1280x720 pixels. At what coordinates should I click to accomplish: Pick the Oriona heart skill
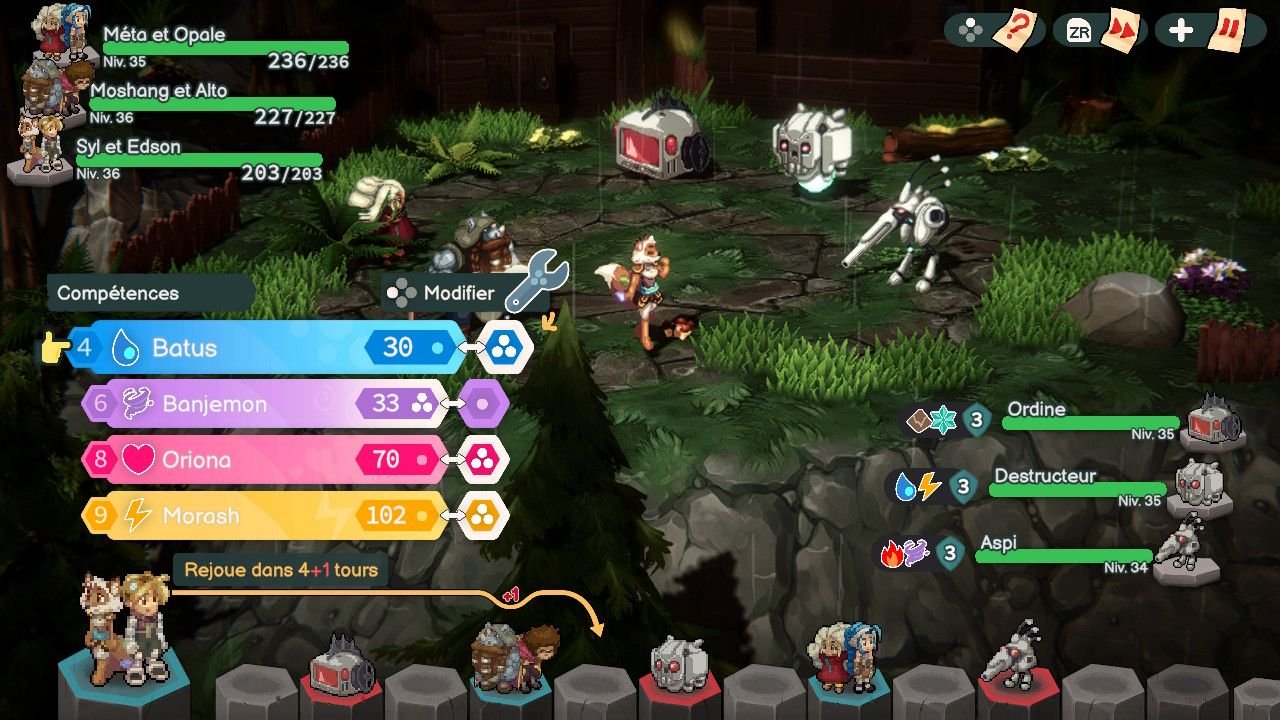click(260, 460)
